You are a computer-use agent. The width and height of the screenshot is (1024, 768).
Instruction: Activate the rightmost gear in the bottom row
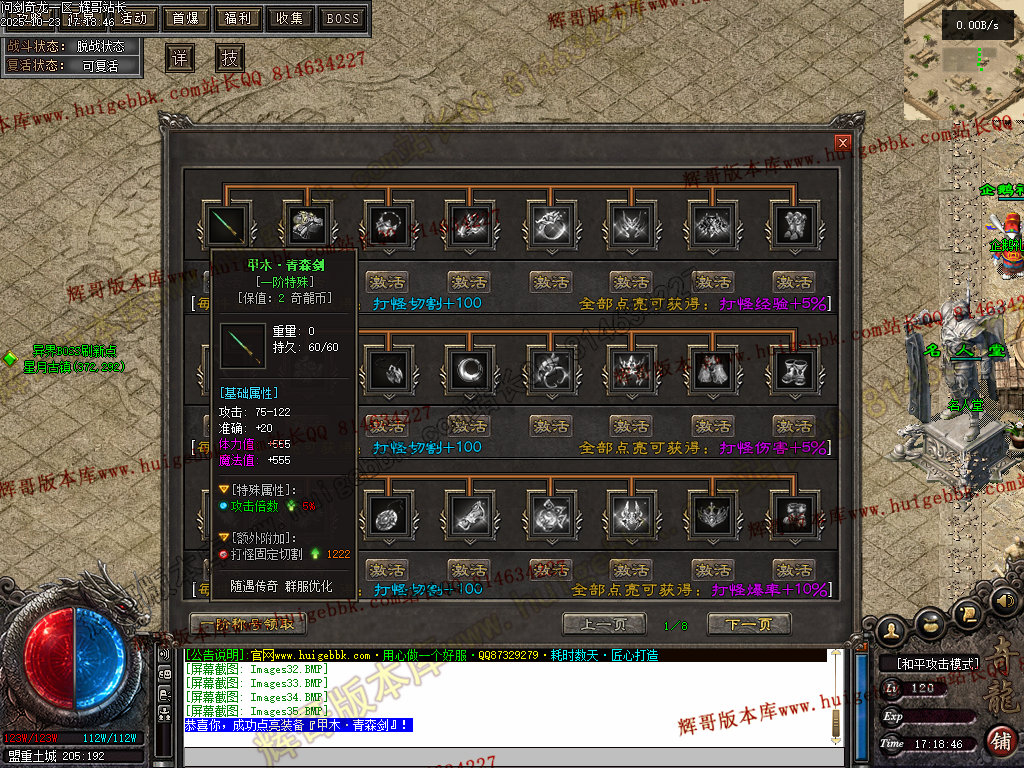(795, 570)
